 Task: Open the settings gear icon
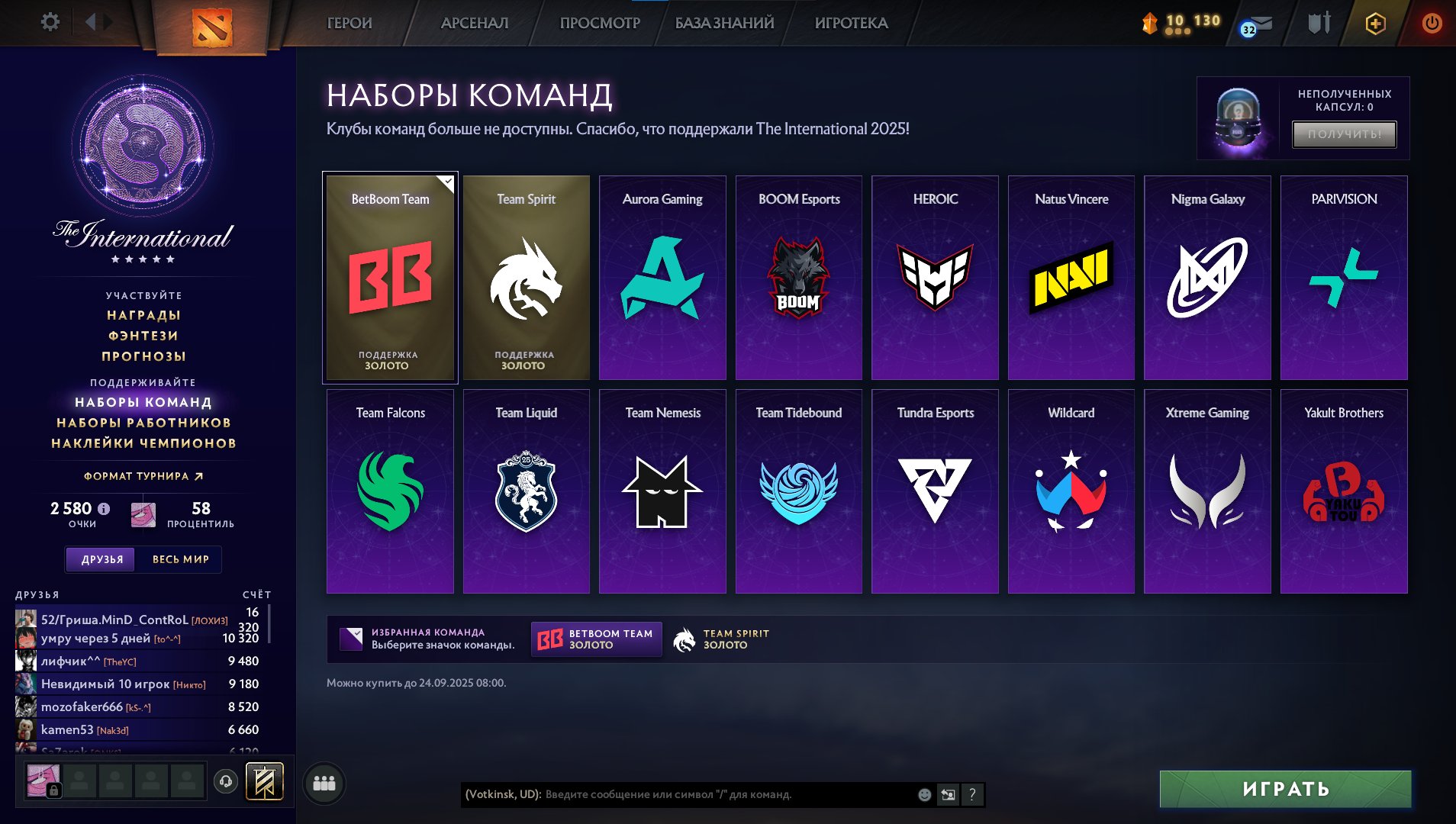pos(50,22)
